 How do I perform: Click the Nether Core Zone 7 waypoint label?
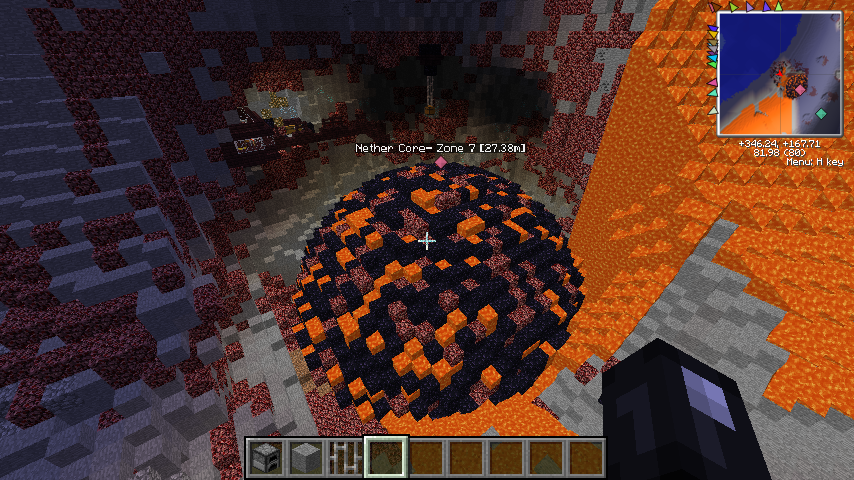[x=441, y=148]
